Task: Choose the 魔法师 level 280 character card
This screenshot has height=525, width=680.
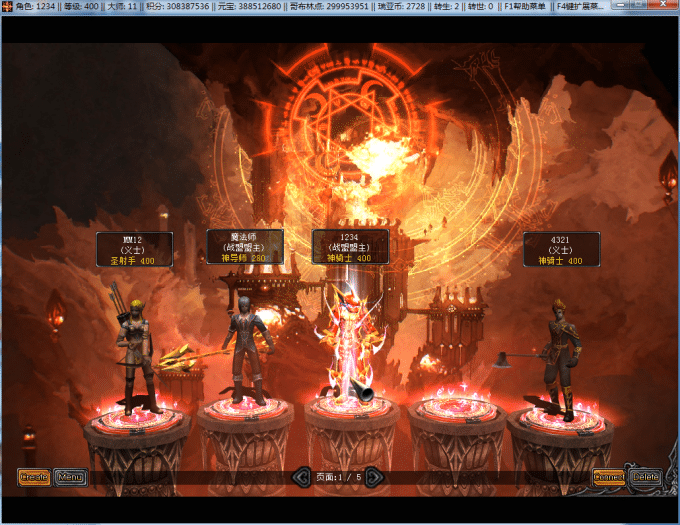Action: pos(244,246)
